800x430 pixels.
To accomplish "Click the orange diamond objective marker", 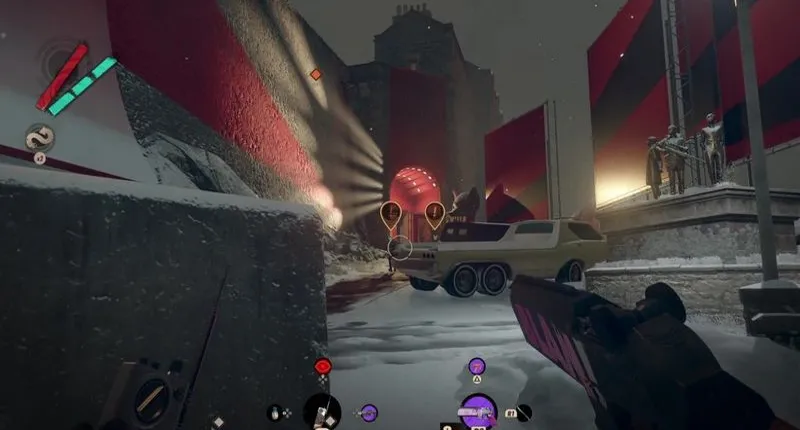I will (316, 74).
